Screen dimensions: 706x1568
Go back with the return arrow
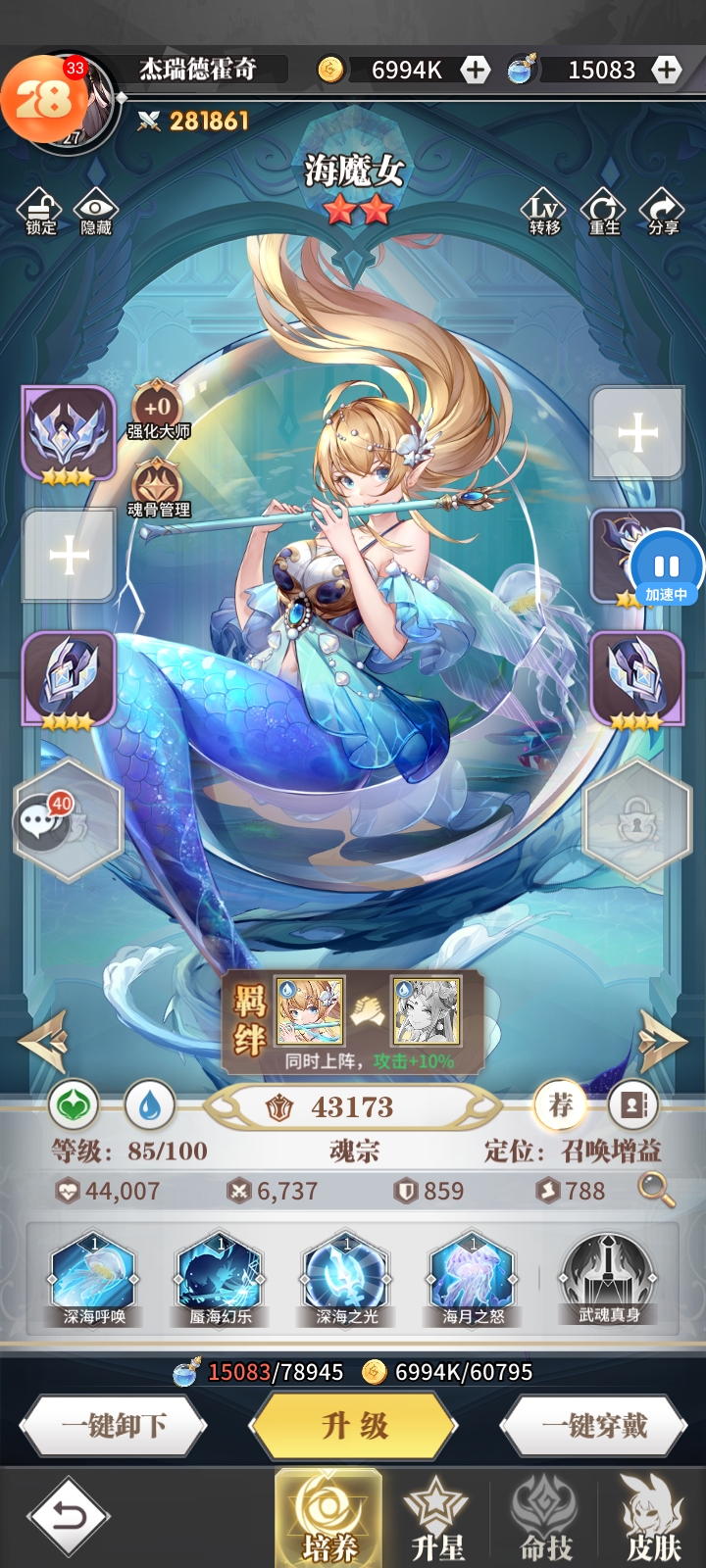click(x=68, y=1517)
